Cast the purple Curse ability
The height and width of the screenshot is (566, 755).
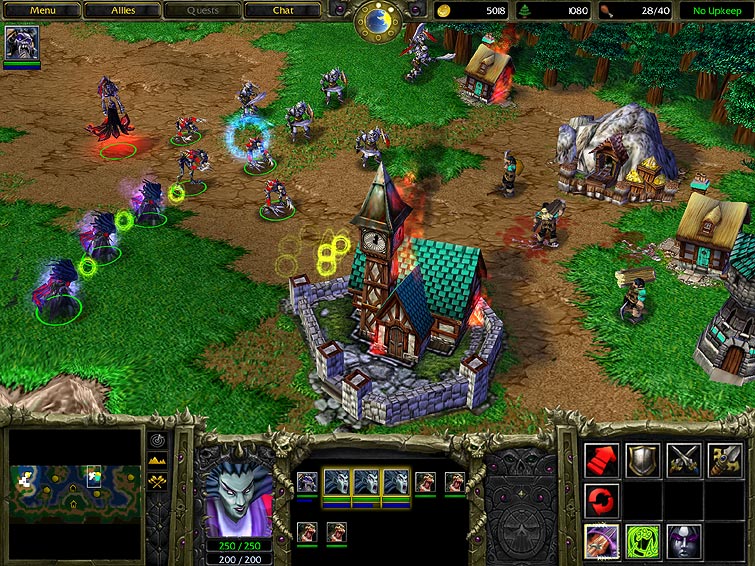click(602, 541)
